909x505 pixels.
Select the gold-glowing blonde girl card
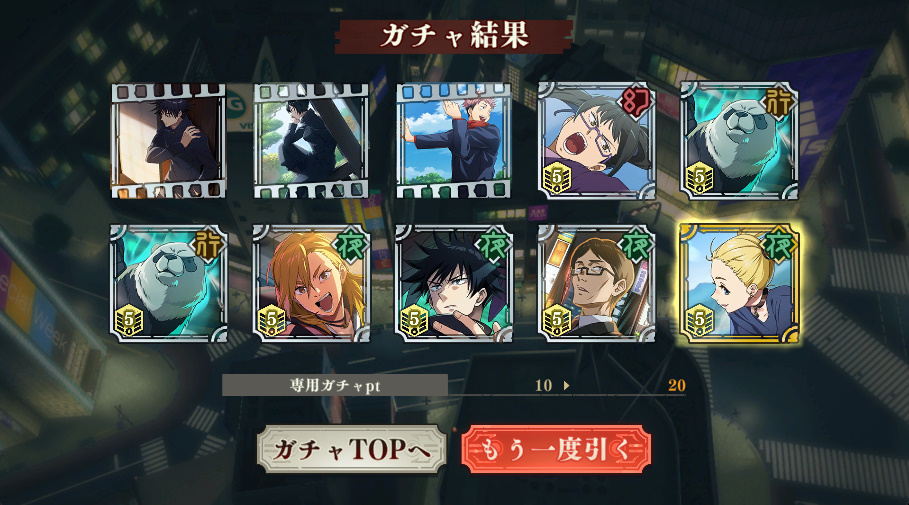point(738,283)
